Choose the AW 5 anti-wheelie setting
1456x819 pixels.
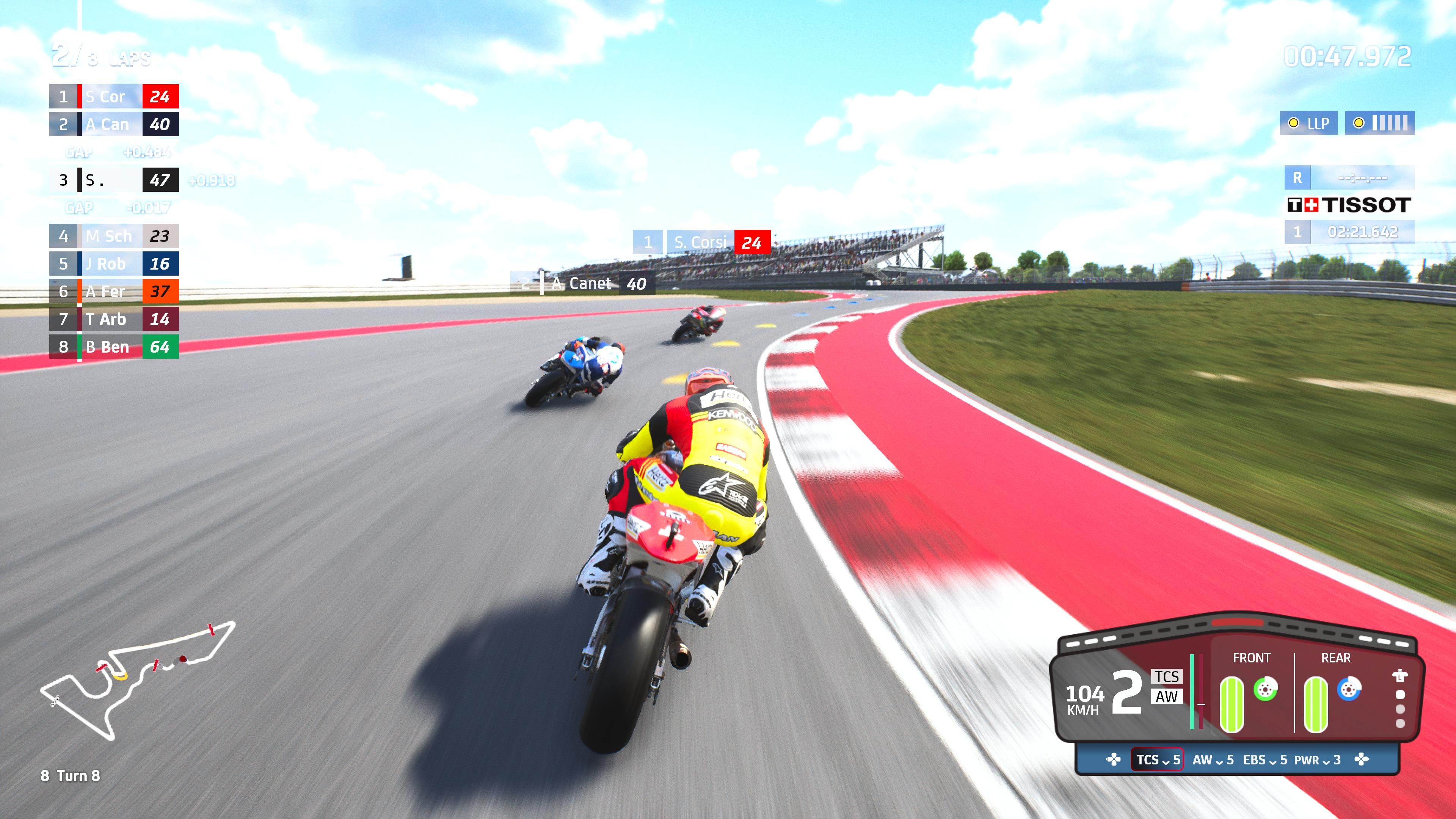click(1213, 759)
